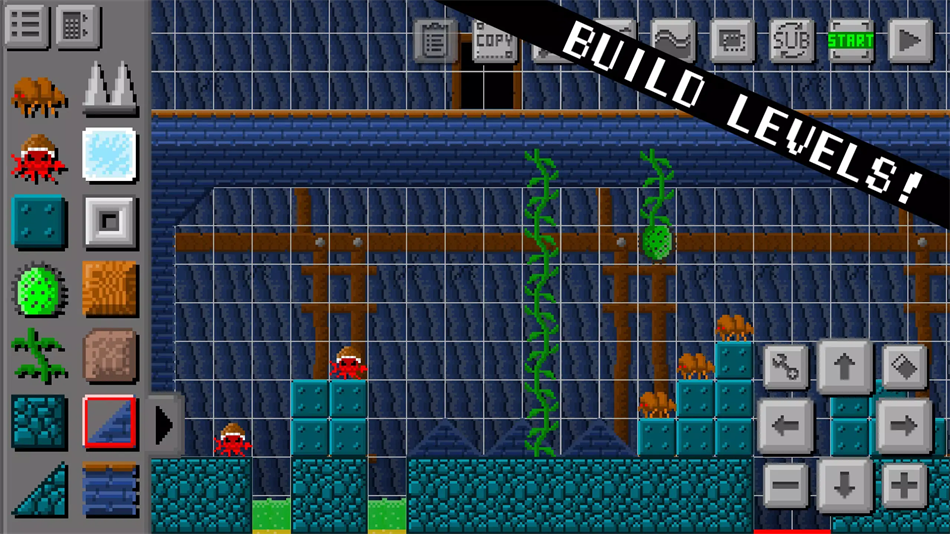Move the editor view right with arrow button

pos(903,426)
